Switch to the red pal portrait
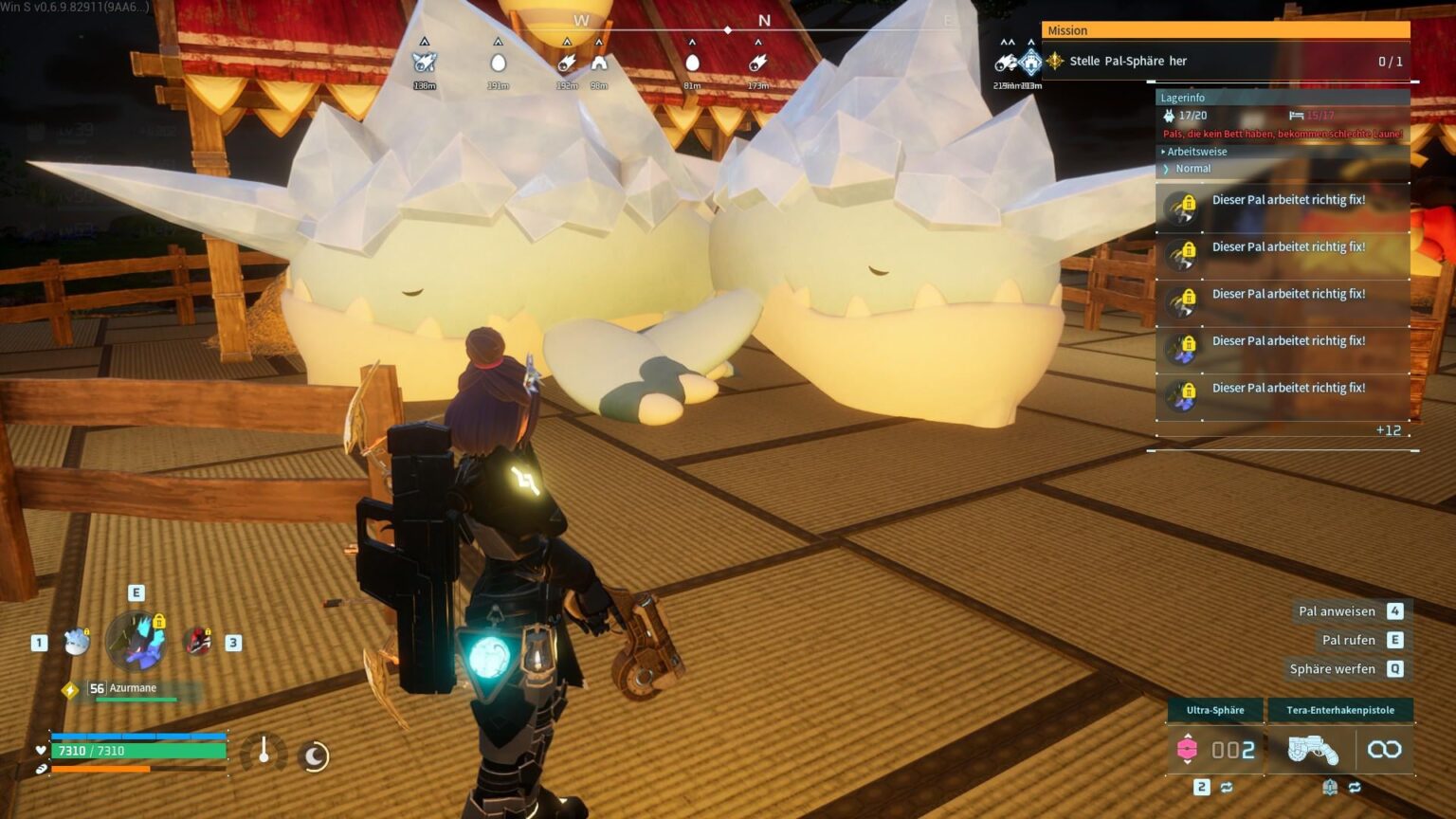Viewport: 1456px width, 819px height. (x=197, y=642)
